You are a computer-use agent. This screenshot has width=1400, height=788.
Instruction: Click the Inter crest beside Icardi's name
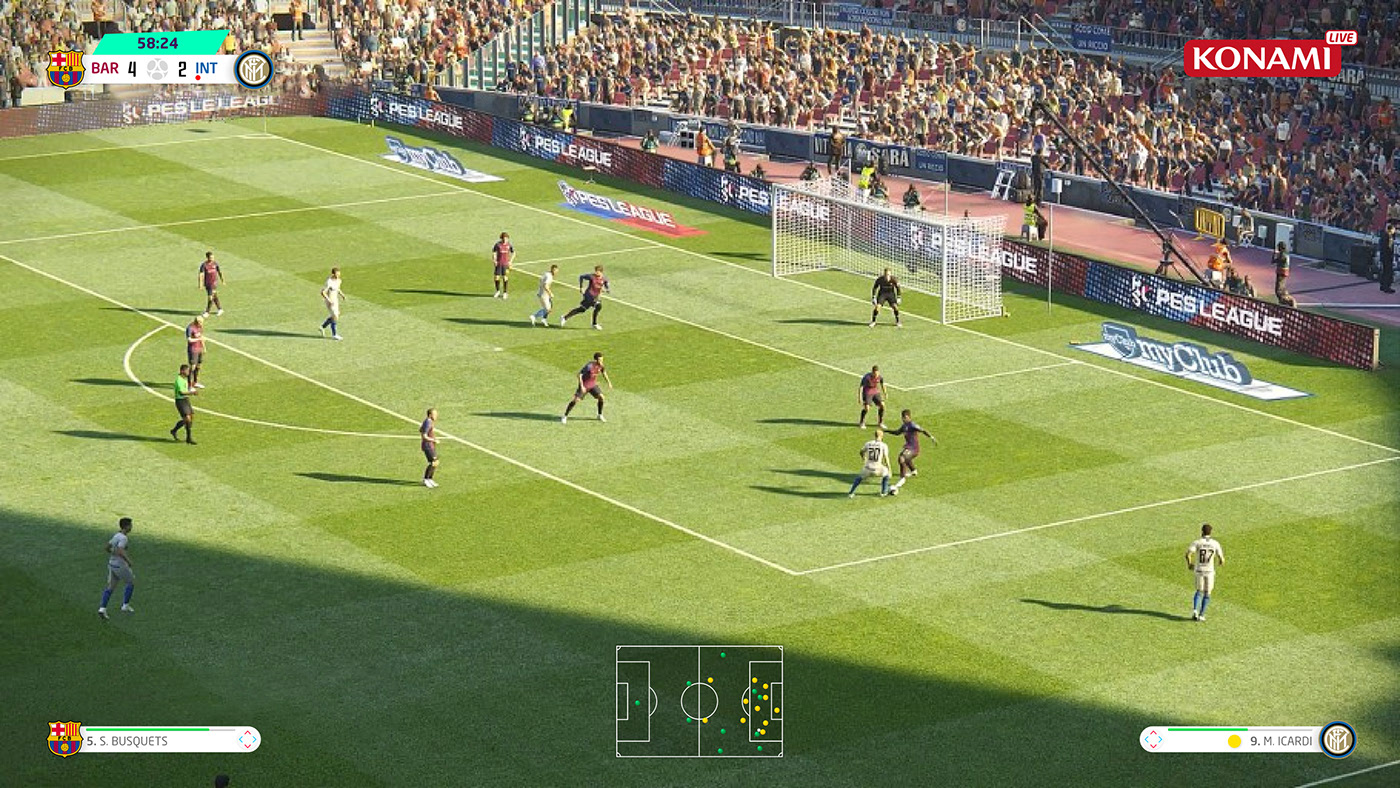pos(1337,740)
